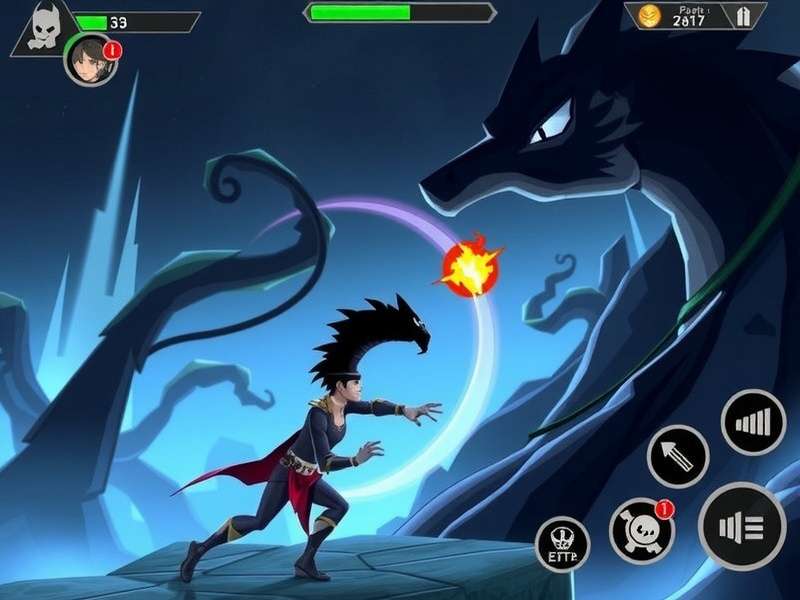Activate the arrow attack skill button
Image resolution: width=800 pixels, height=600 pixels.
coord(678,456)
